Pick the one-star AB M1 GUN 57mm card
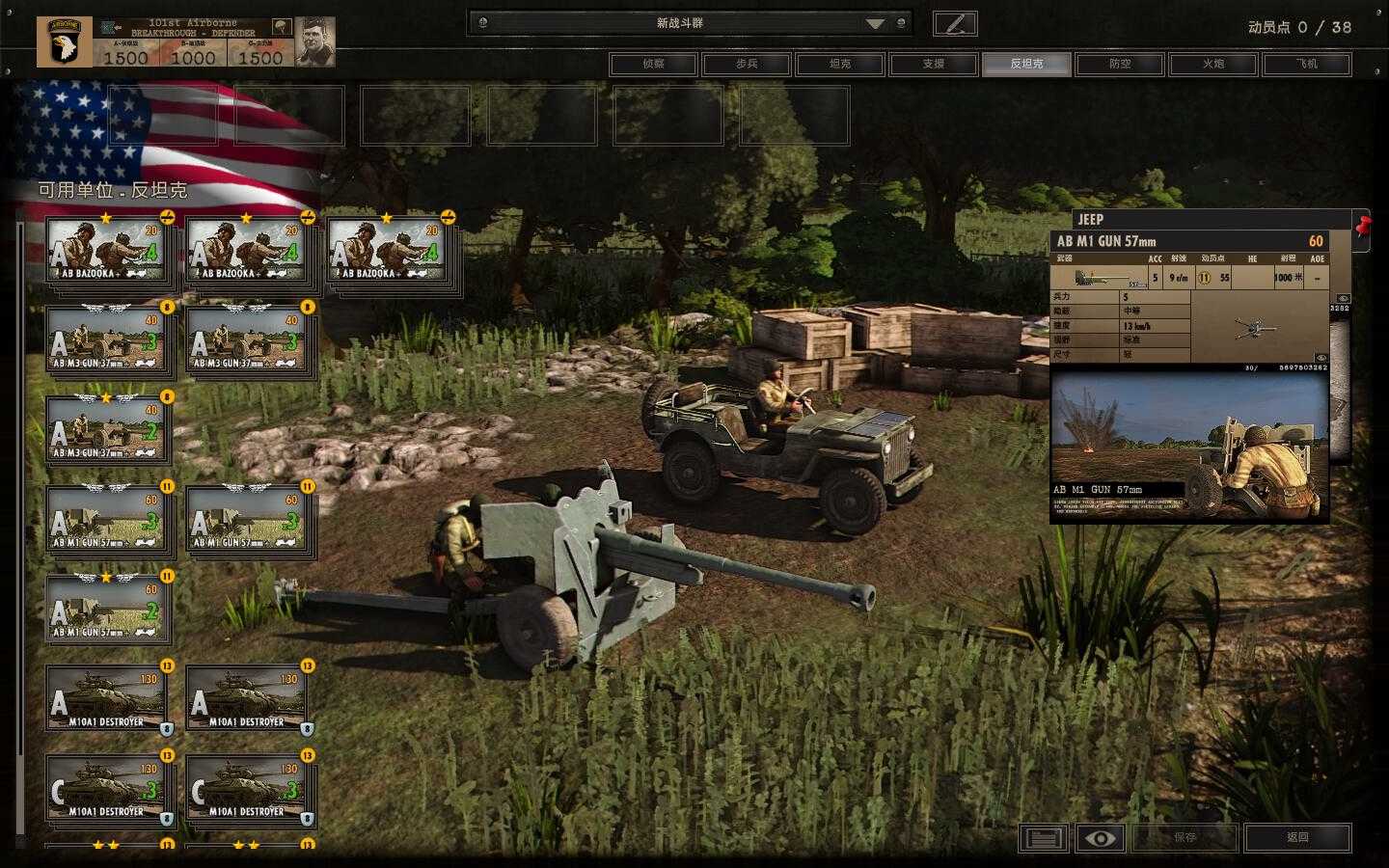 (x=106, y=610)
